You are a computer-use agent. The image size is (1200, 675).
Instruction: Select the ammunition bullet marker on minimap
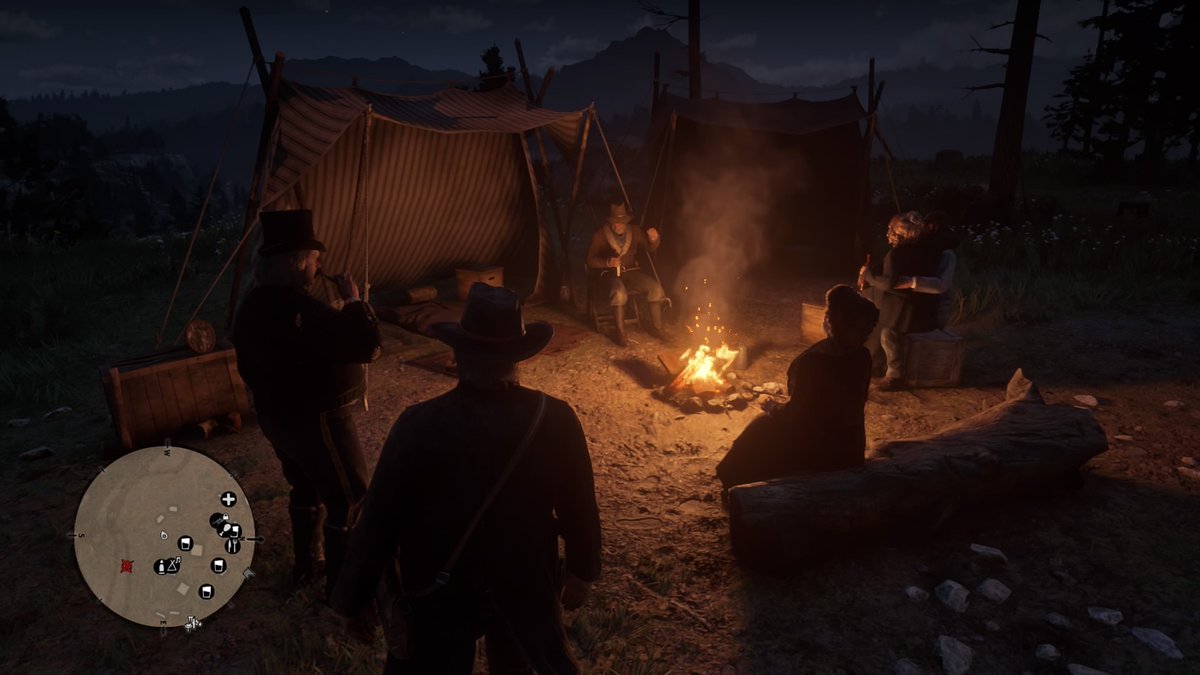click(159, 567)
